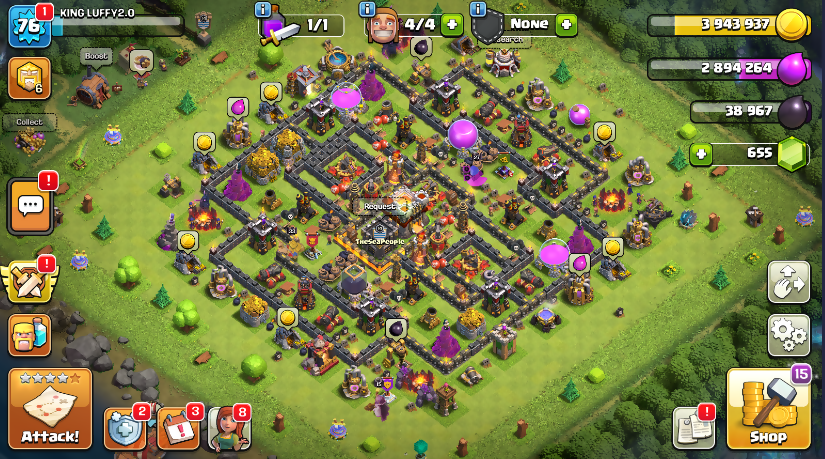Open the shield icon with badge 2
Image resolution: width=825 pixels, height=459 pixels.
(x=124, y=428)
